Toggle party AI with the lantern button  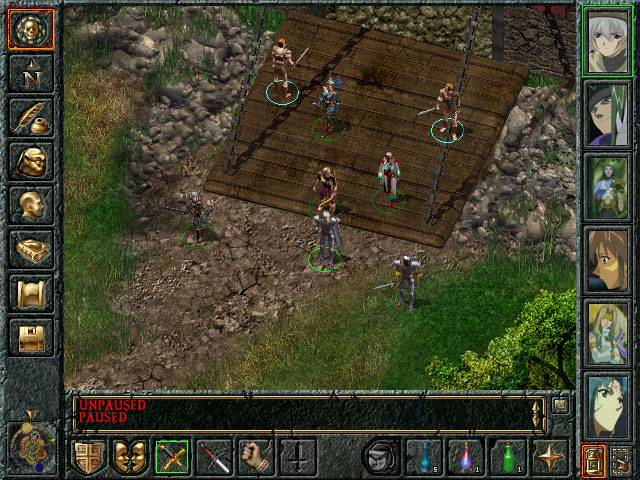(593, 460)
